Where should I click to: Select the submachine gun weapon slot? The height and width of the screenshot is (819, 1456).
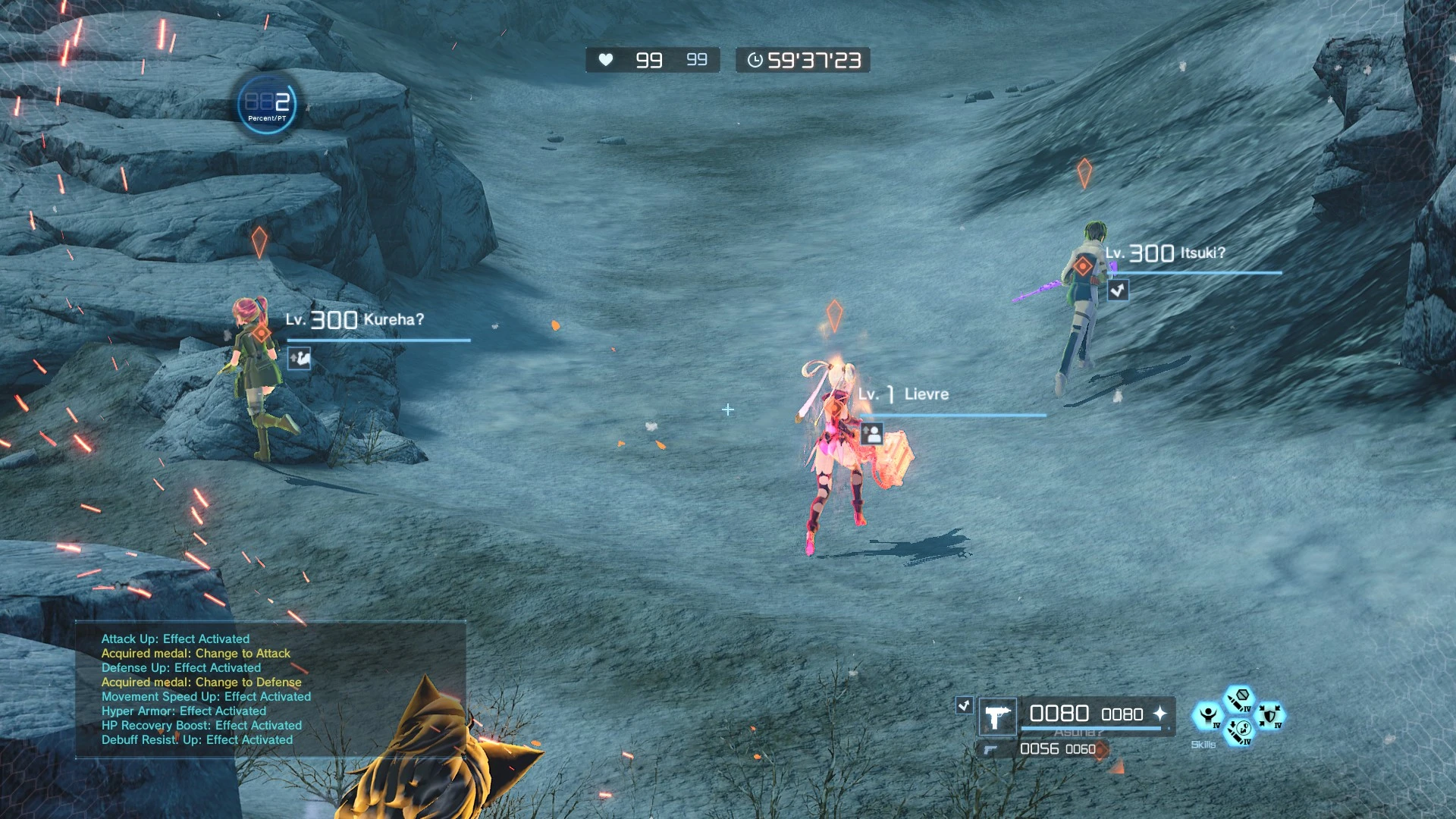click(x=998, y=717)
